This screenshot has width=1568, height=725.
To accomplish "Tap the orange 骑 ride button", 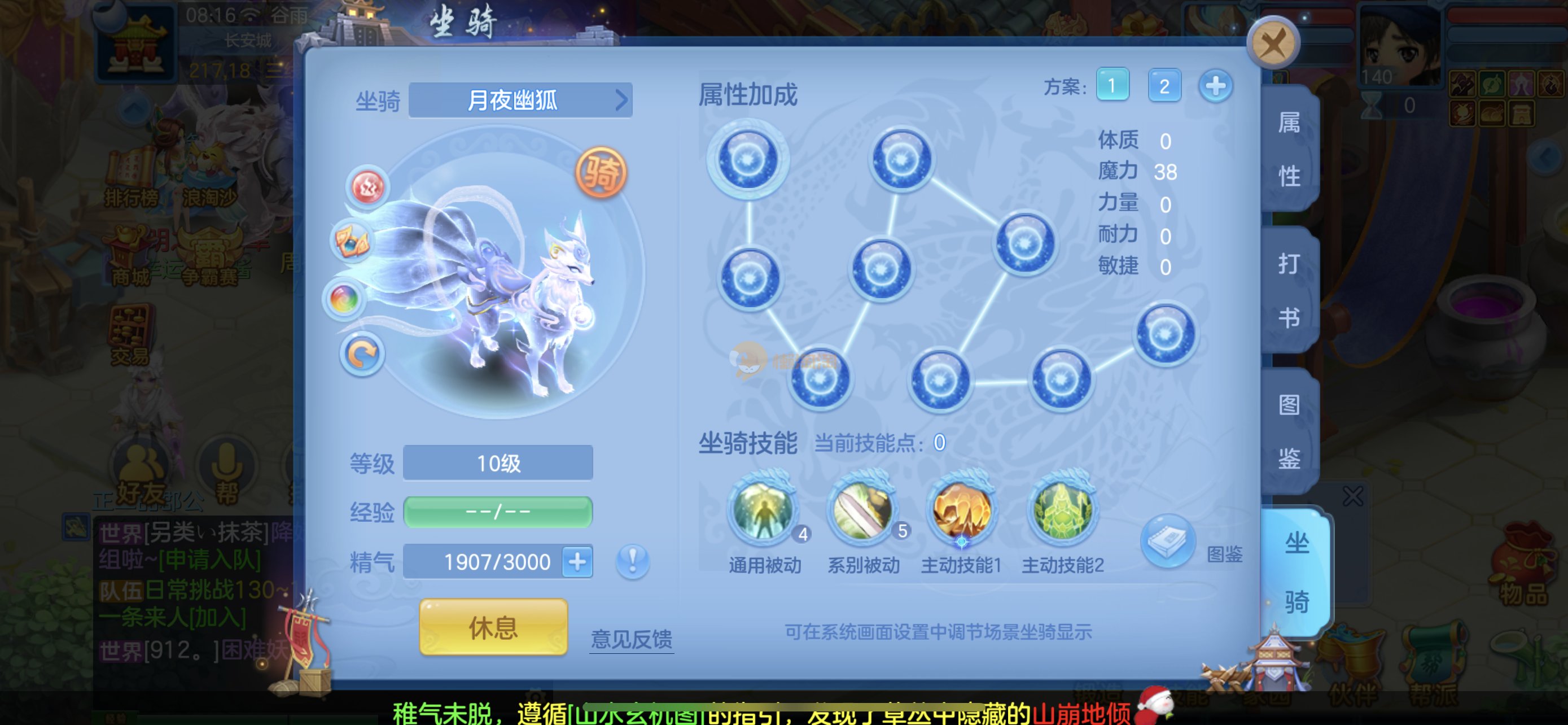I will click(x=601, y=173).
